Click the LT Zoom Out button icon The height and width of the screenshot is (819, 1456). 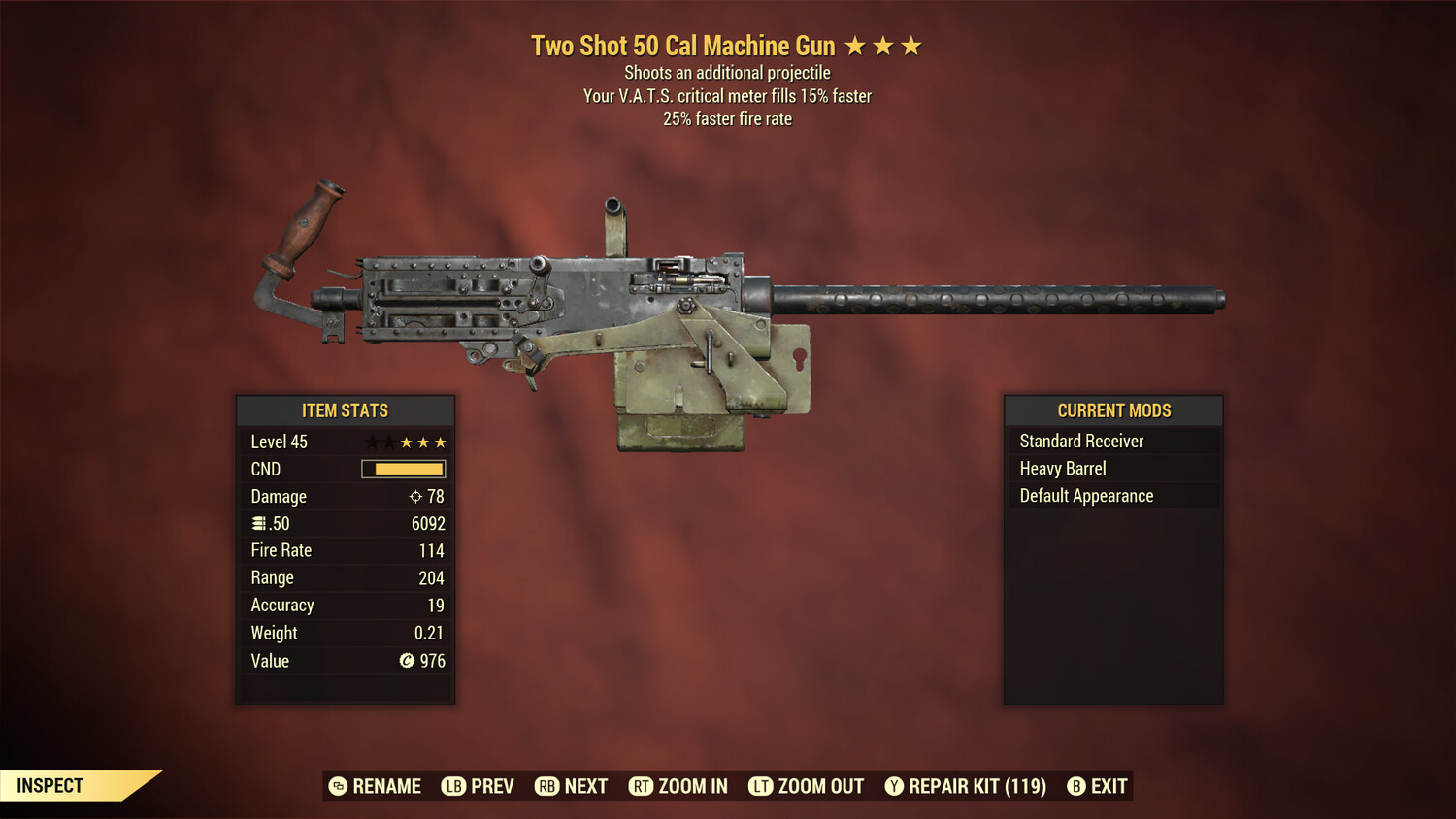coord(761,786)
